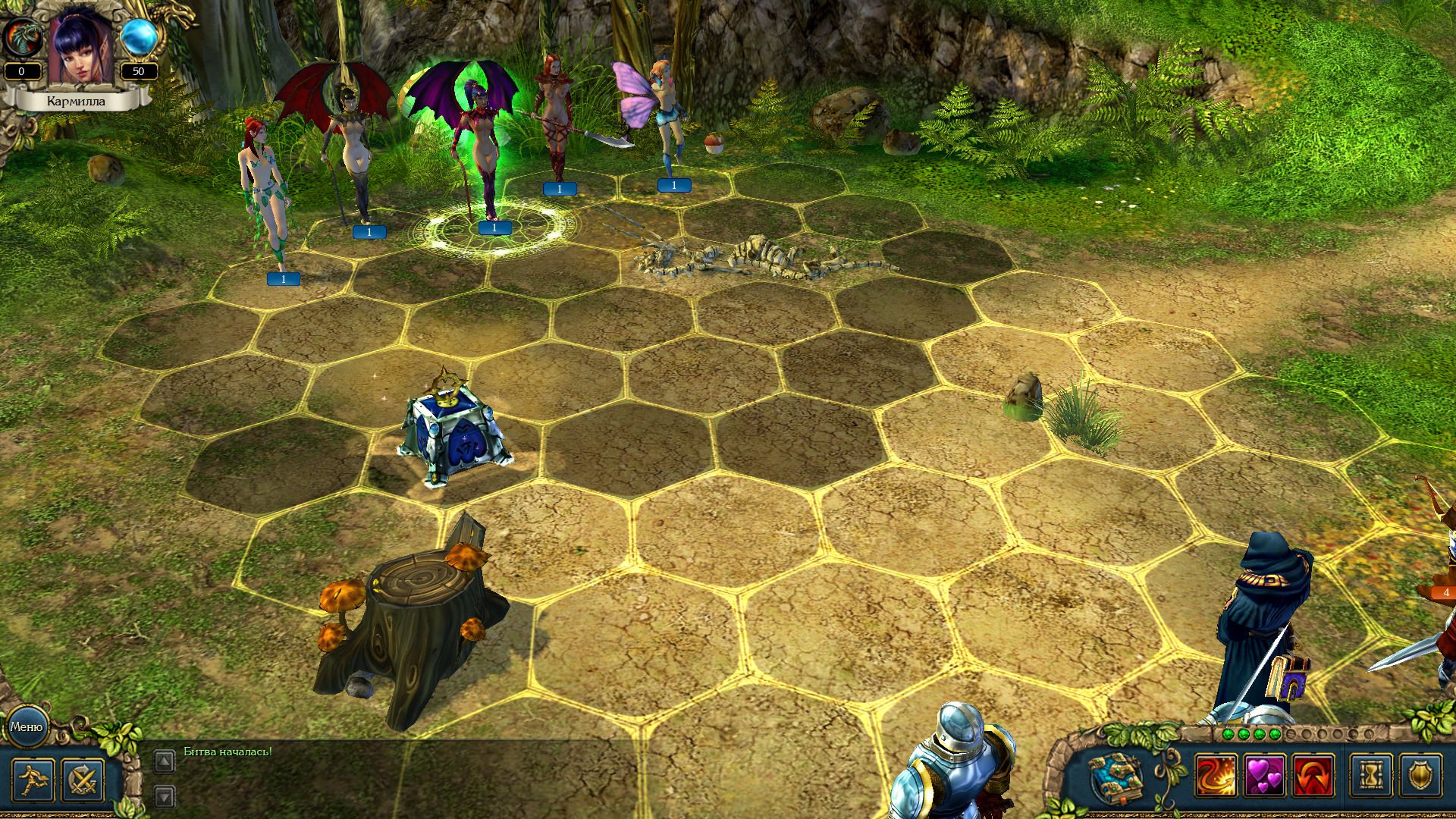Click the blue mana orb
1456x819 pixels.
coord(139,36)
